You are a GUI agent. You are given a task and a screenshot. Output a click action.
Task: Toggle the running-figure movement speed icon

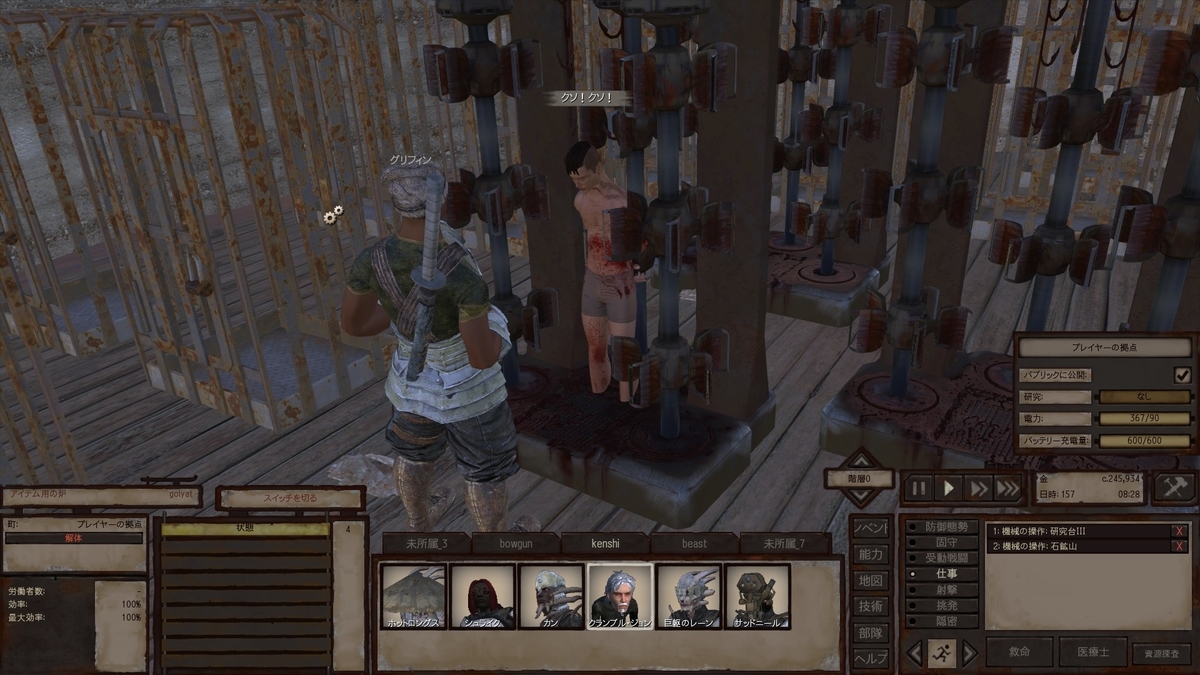[x=941, y=653]
